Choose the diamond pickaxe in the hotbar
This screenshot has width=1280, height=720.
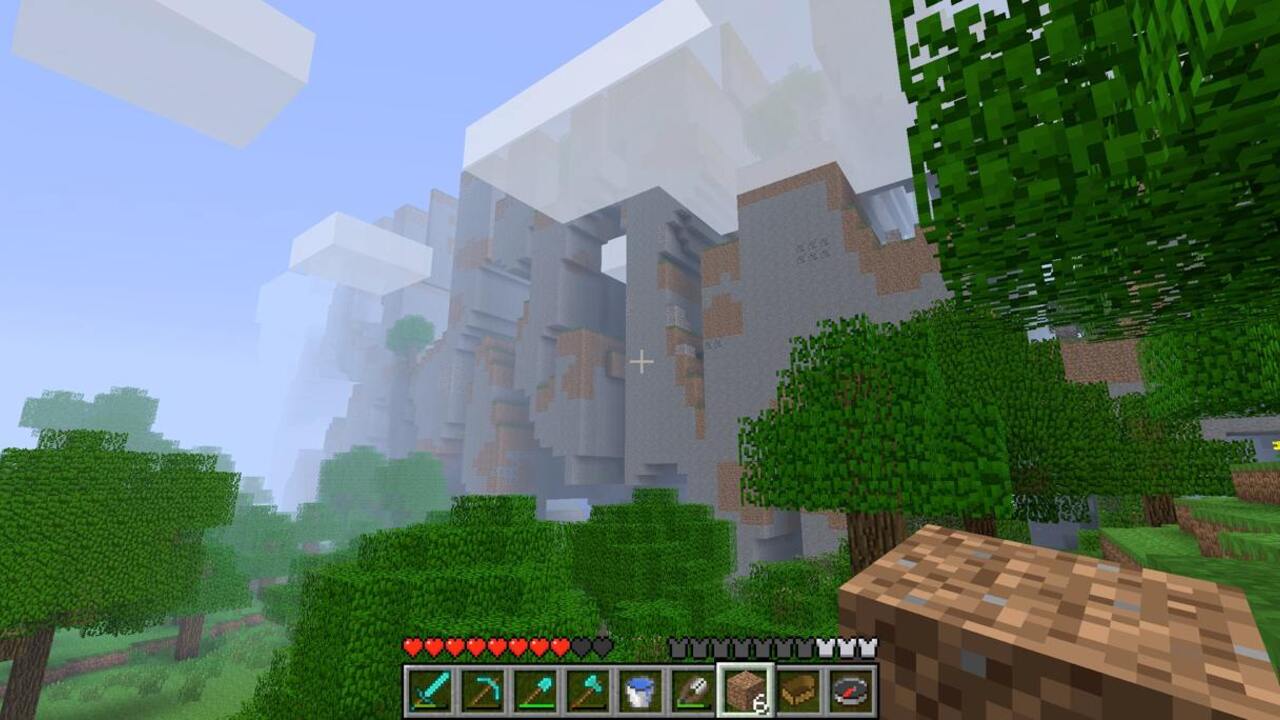click(482, 691)
